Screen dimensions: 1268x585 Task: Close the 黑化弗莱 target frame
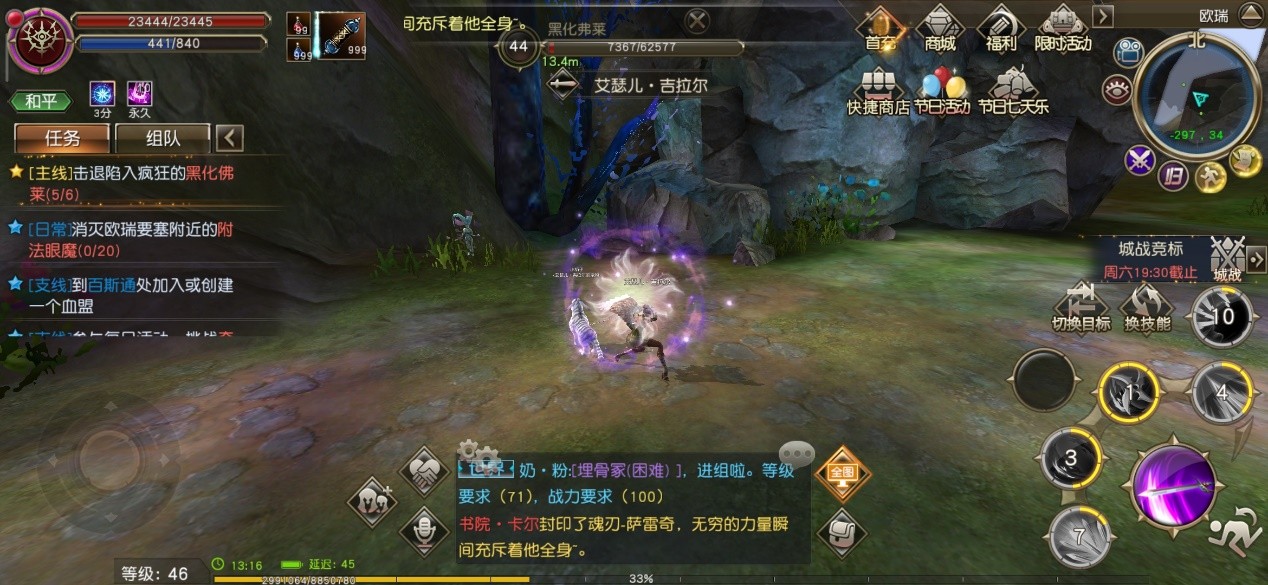698,19
